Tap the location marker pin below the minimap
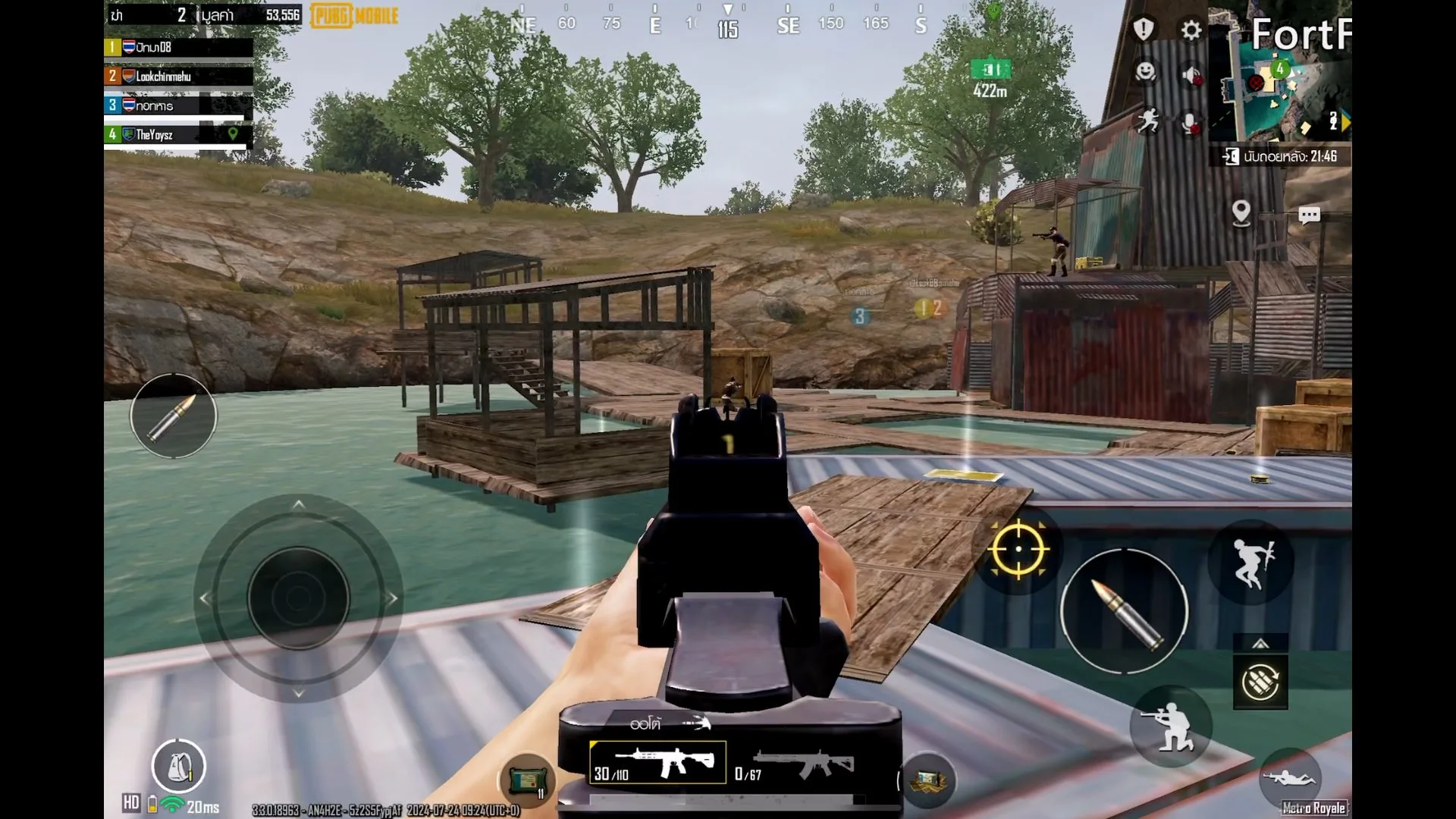This screenshot has width=1456, height=819. click(1242, 213)
